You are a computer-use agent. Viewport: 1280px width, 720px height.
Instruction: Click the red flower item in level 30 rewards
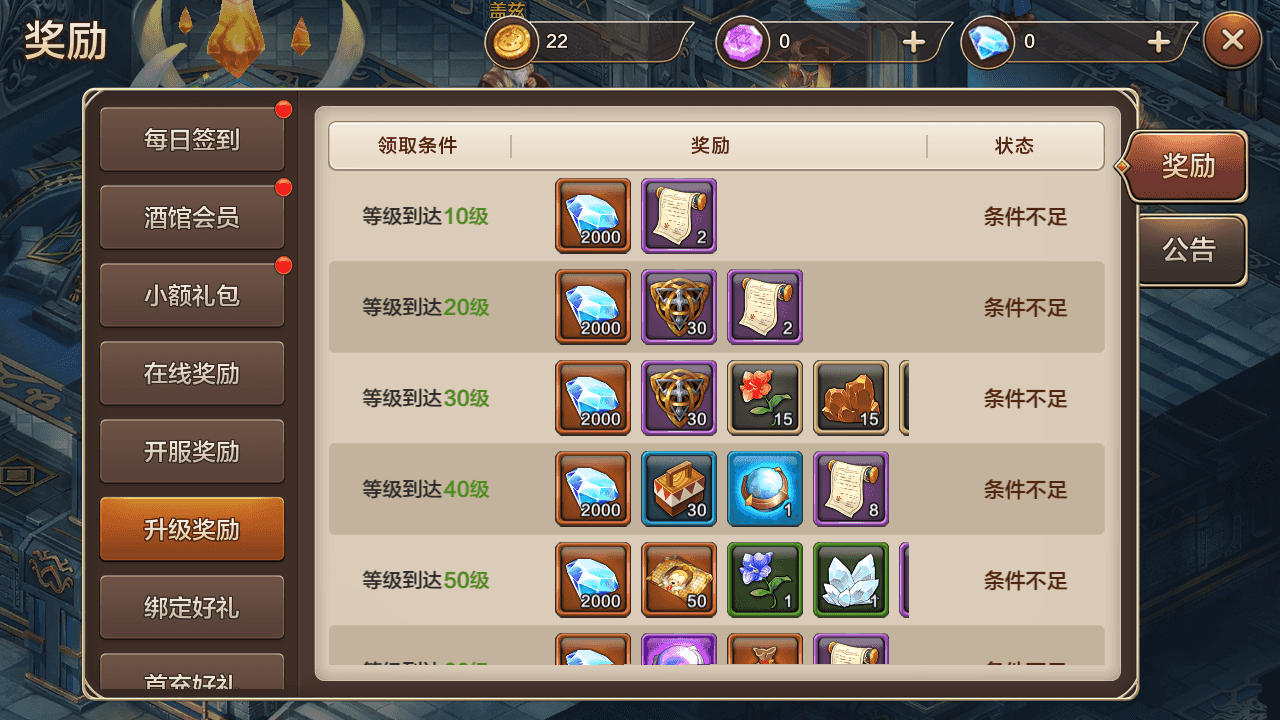point(765,398)
